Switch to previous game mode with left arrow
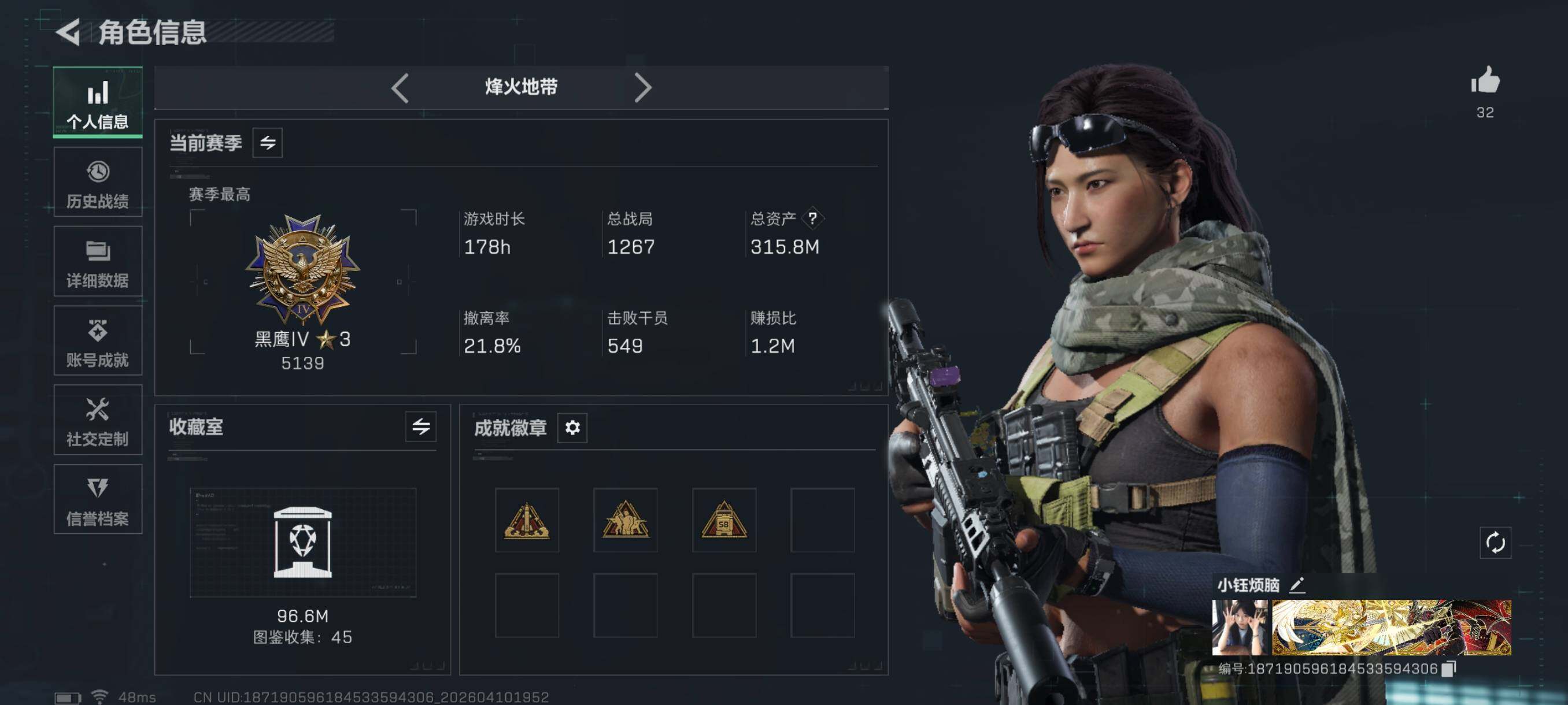Screen dimensions: 1568x705 [400, 88]
